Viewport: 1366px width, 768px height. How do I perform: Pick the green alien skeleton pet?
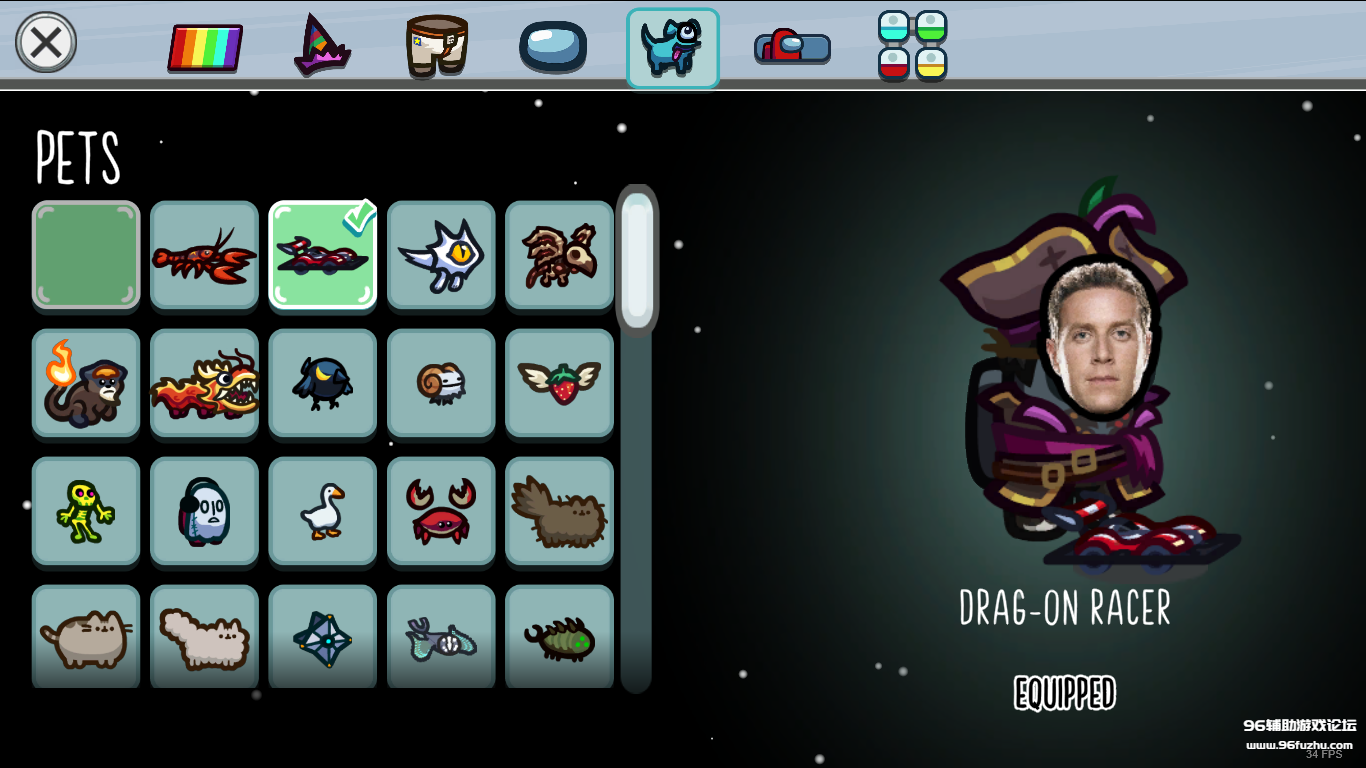tap(86, 511)
